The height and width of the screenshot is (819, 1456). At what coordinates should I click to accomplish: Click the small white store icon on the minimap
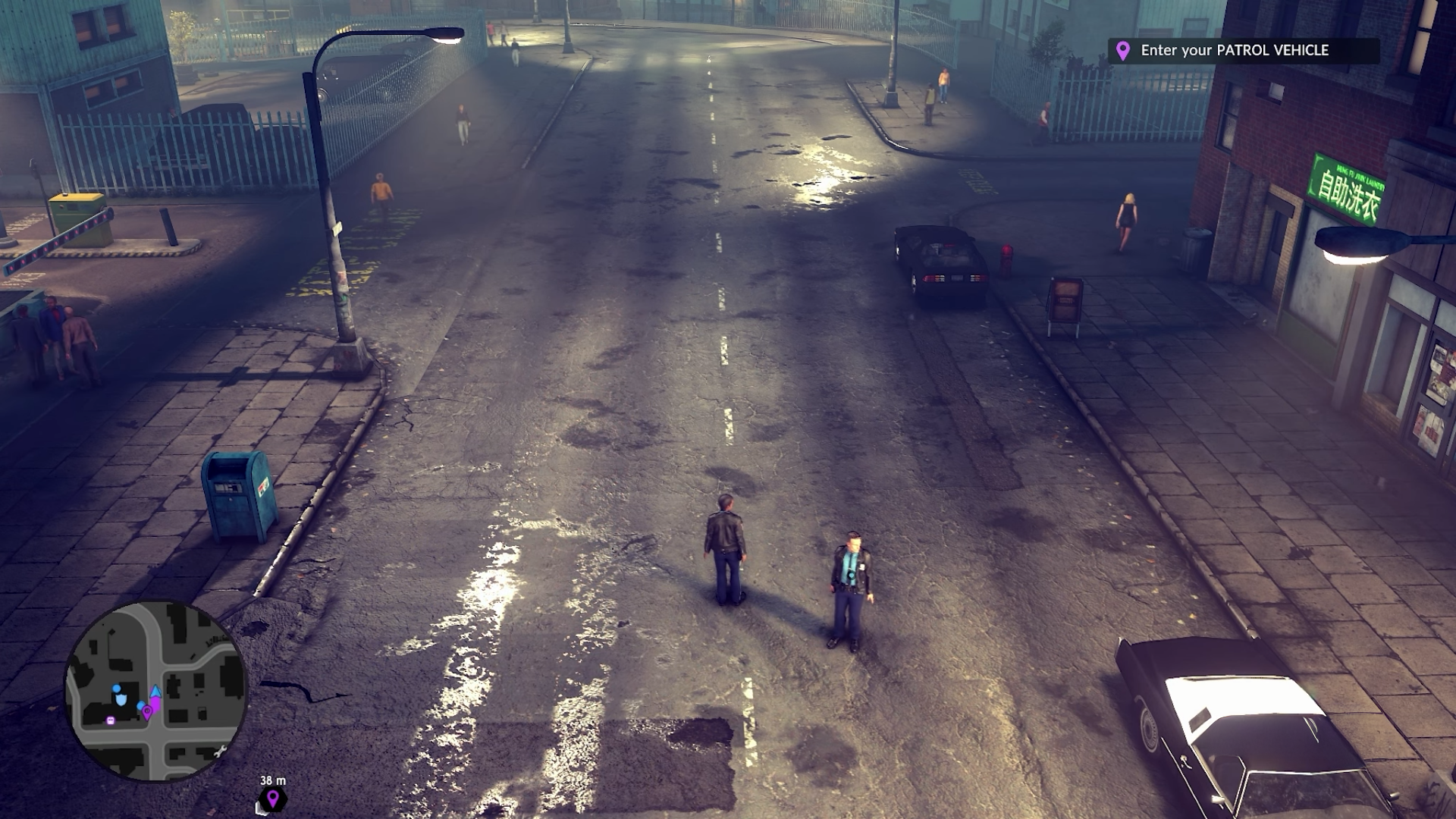pos(111,720)
